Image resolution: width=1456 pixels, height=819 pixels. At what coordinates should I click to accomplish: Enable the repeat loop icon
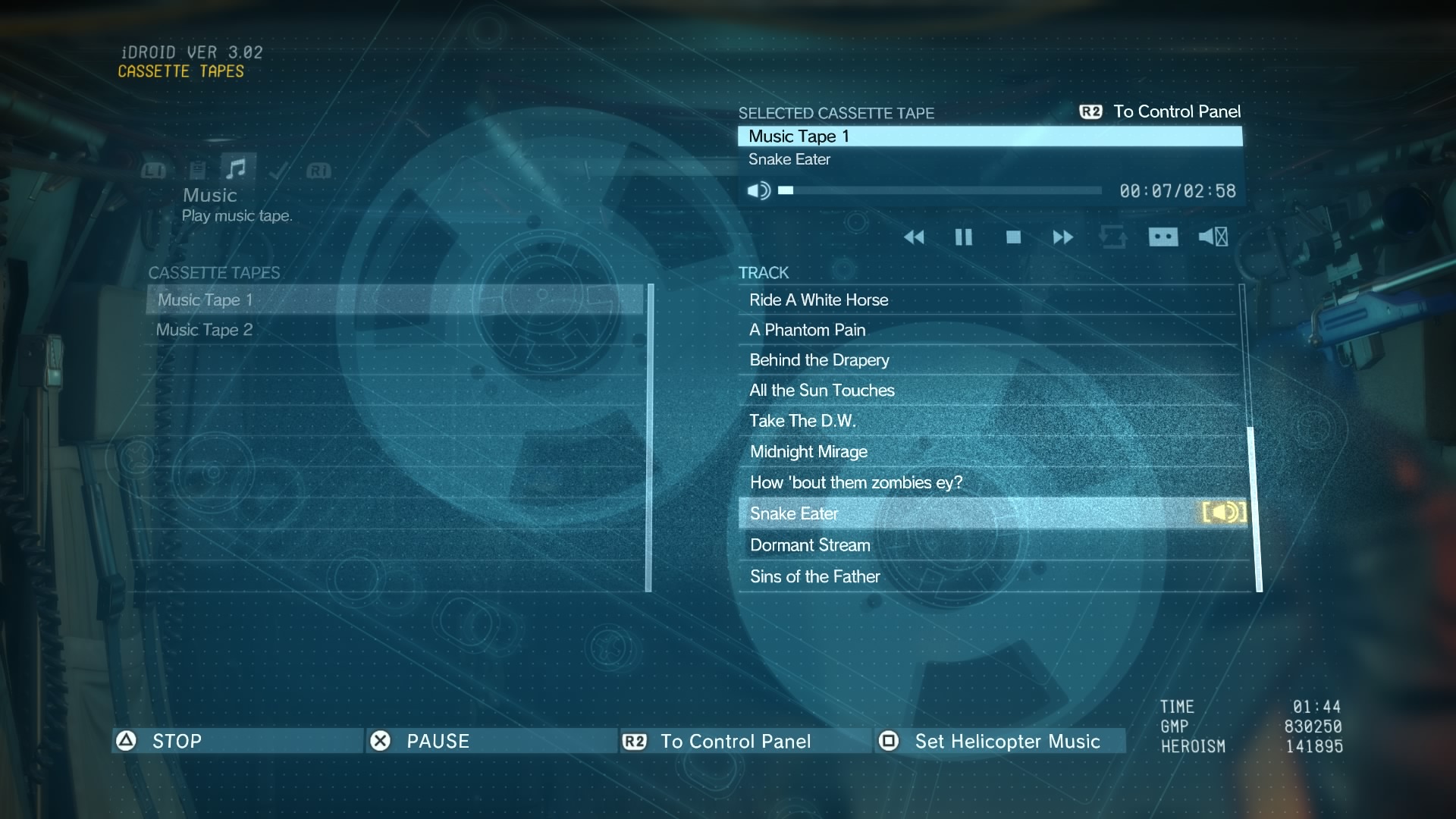coord(1113,237)
